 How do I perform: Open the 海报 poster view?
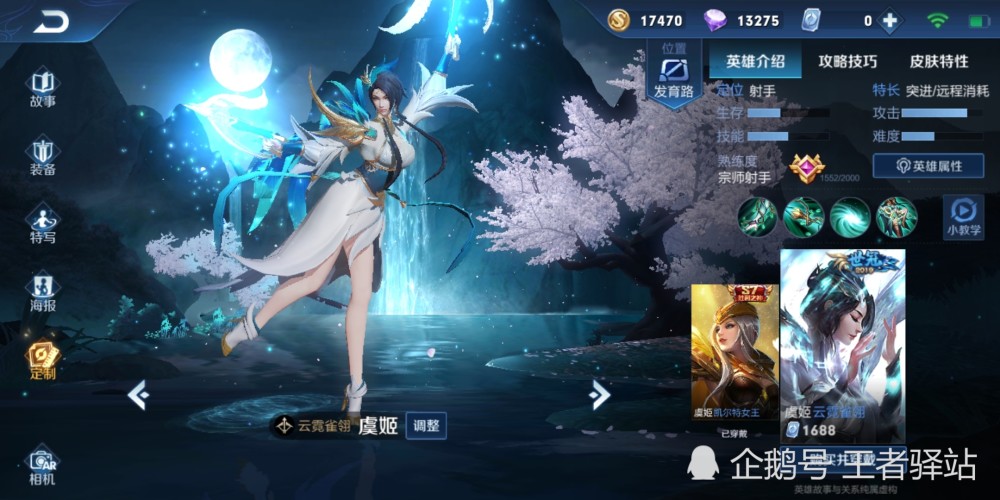point(42,292)
